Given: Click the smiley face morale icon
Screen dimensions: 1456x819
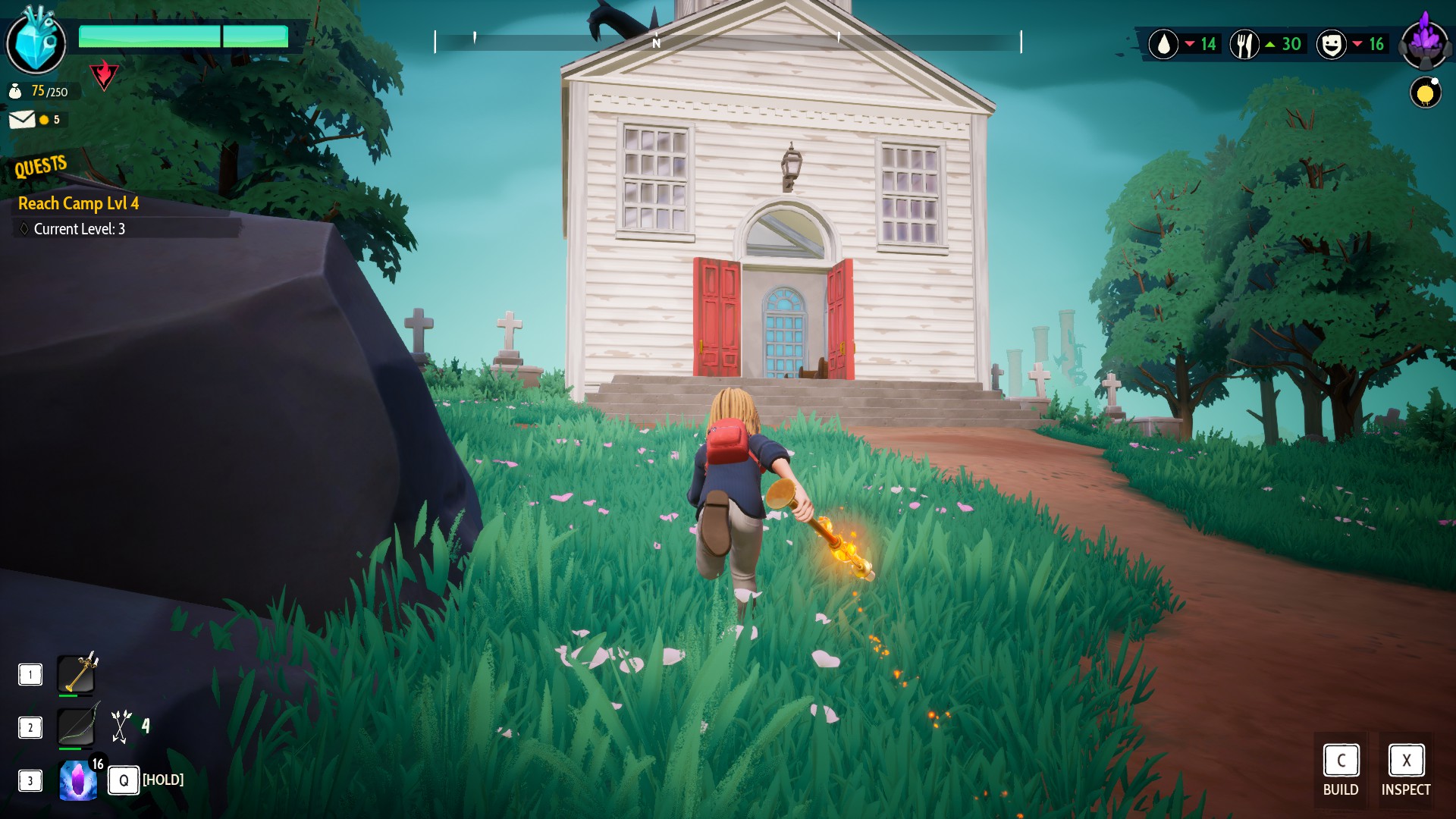Looking at the screenshot, I should pos(1331,44).
